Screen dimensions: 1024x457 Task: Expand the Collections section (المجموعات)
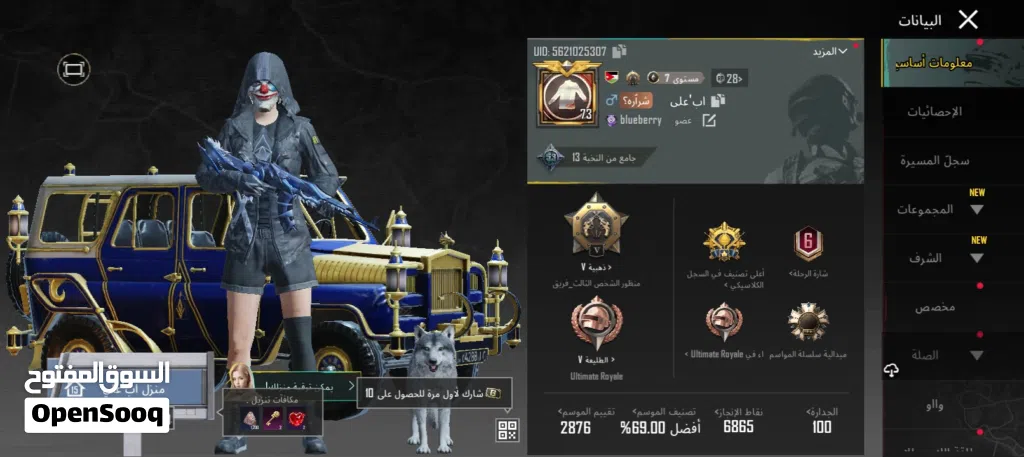click(940, 210)
